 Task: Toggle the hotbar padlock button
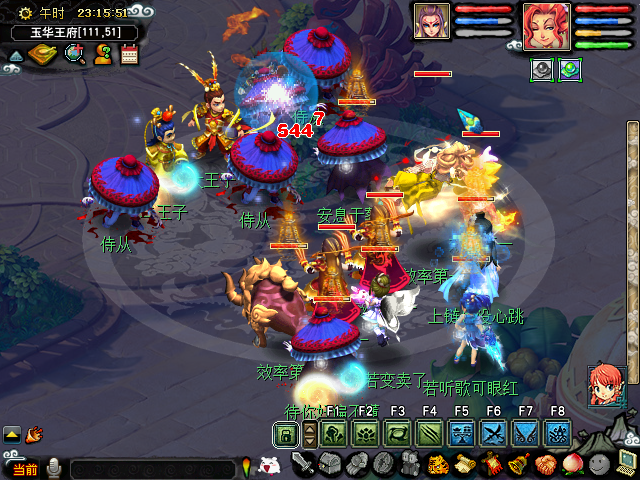286,434
